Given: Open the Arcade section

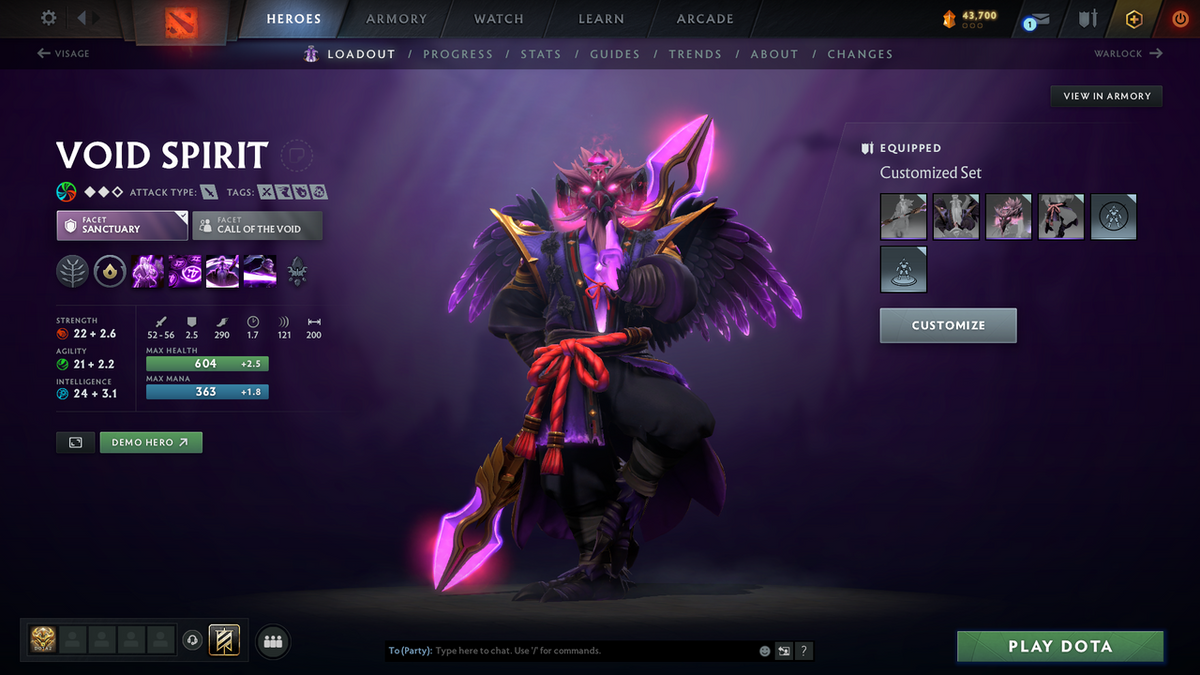Looking at the screenshot, I should tap(705, 19).
